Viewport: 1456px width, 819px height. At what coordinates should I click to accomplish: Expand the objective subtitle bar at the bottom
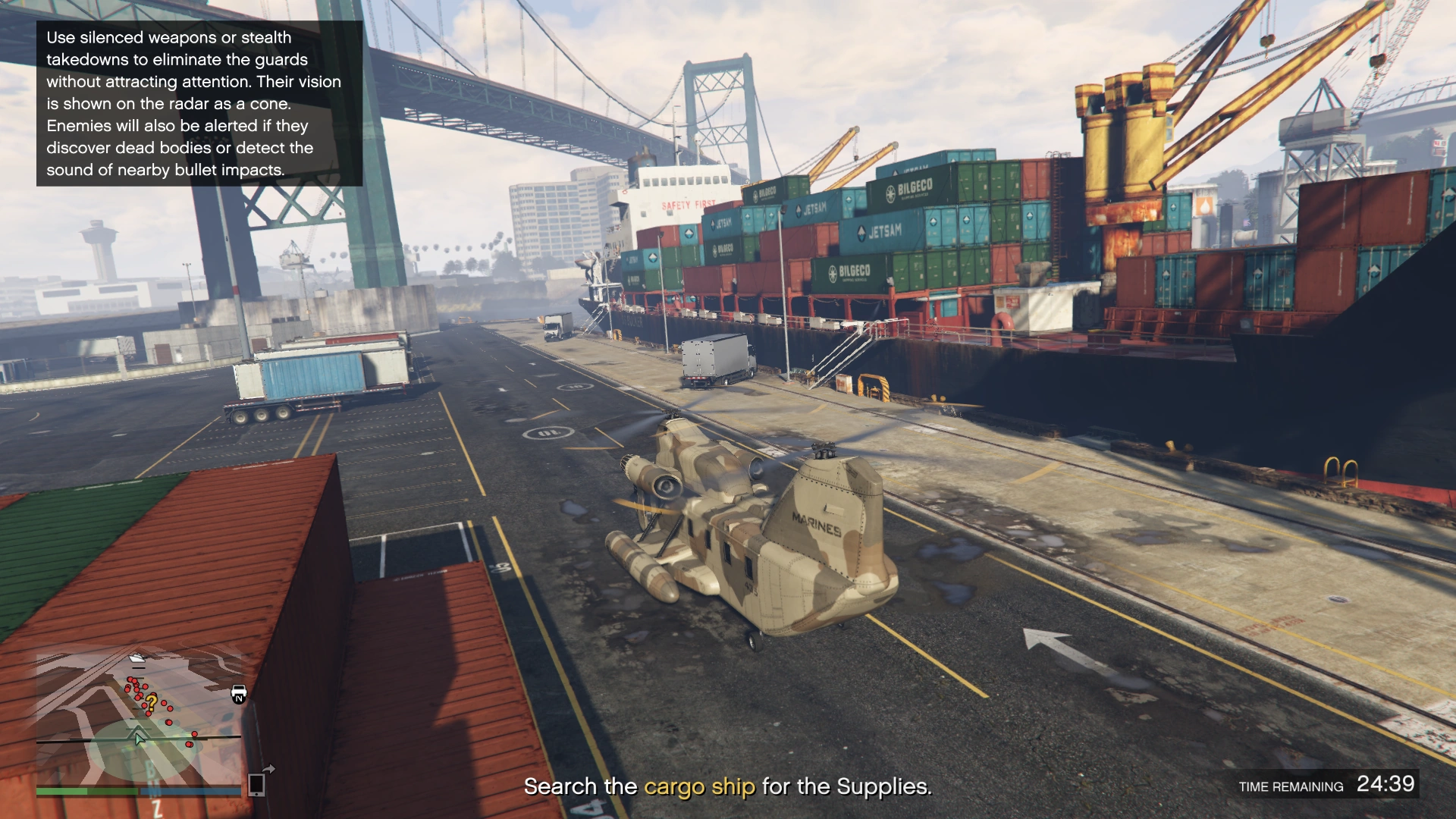(x=727, y=786)
